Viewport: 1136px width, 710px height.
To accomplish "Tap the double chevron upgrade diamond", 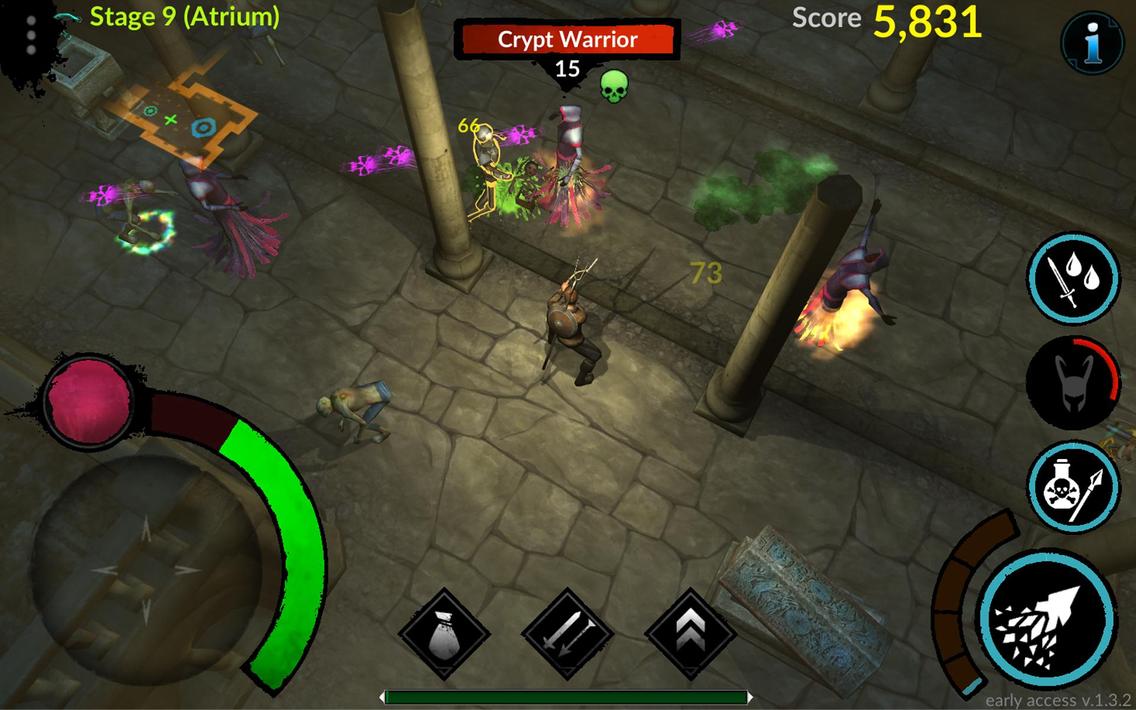I will click(x=690, y=634).
